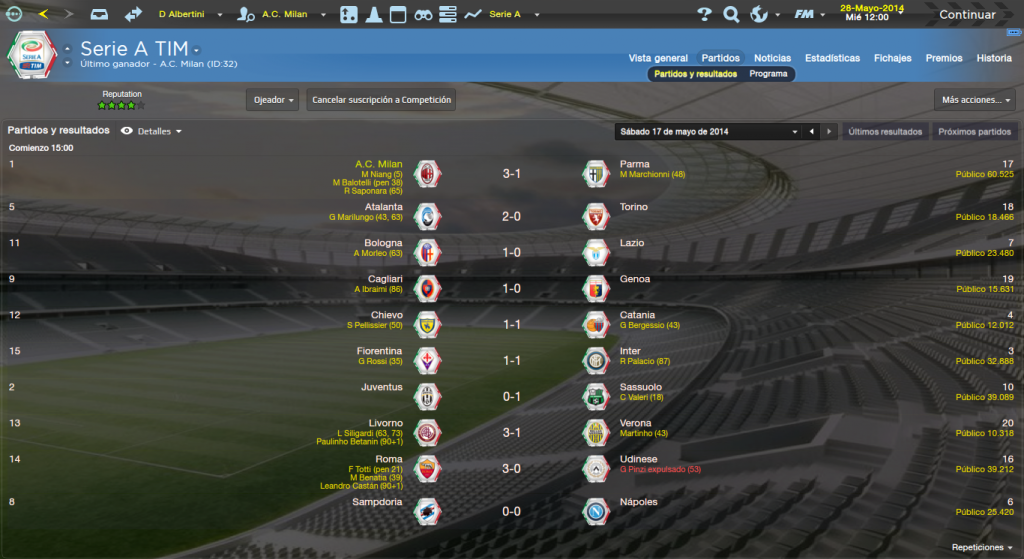Image resolution: width=1024 pixels, height=559 pixels.
Task: Open the Ojeador dropdown
Action: point(273,100)
